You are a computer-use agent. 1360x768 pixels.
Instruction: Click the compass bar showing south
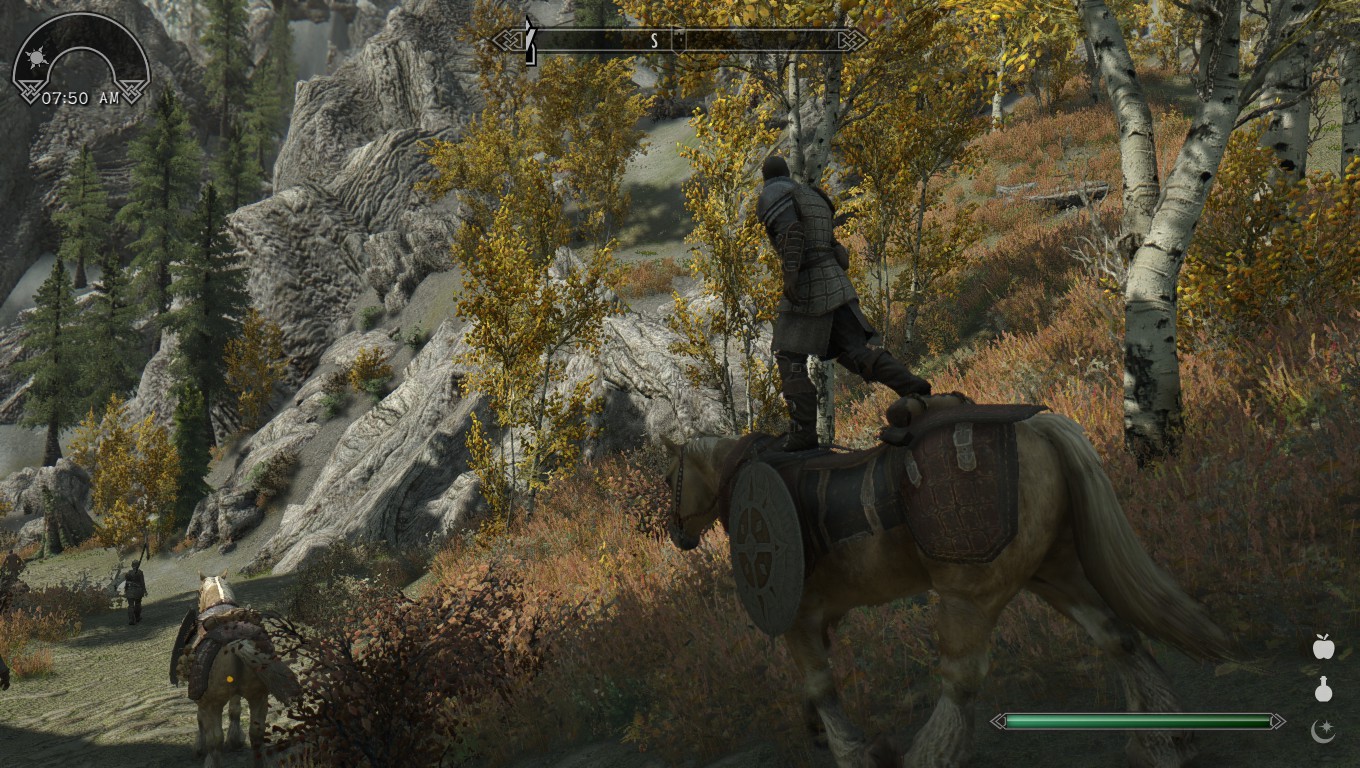680,40
